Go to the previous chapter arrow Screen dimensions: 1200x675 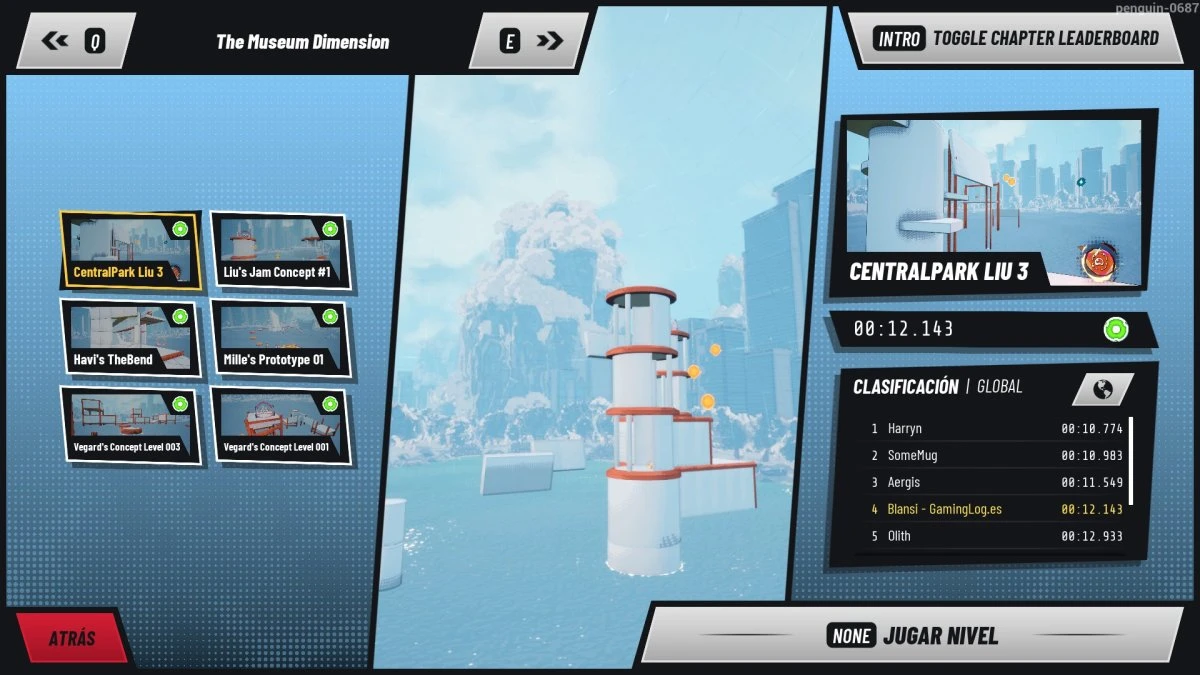pyautogui.click(x=75, y=41)
